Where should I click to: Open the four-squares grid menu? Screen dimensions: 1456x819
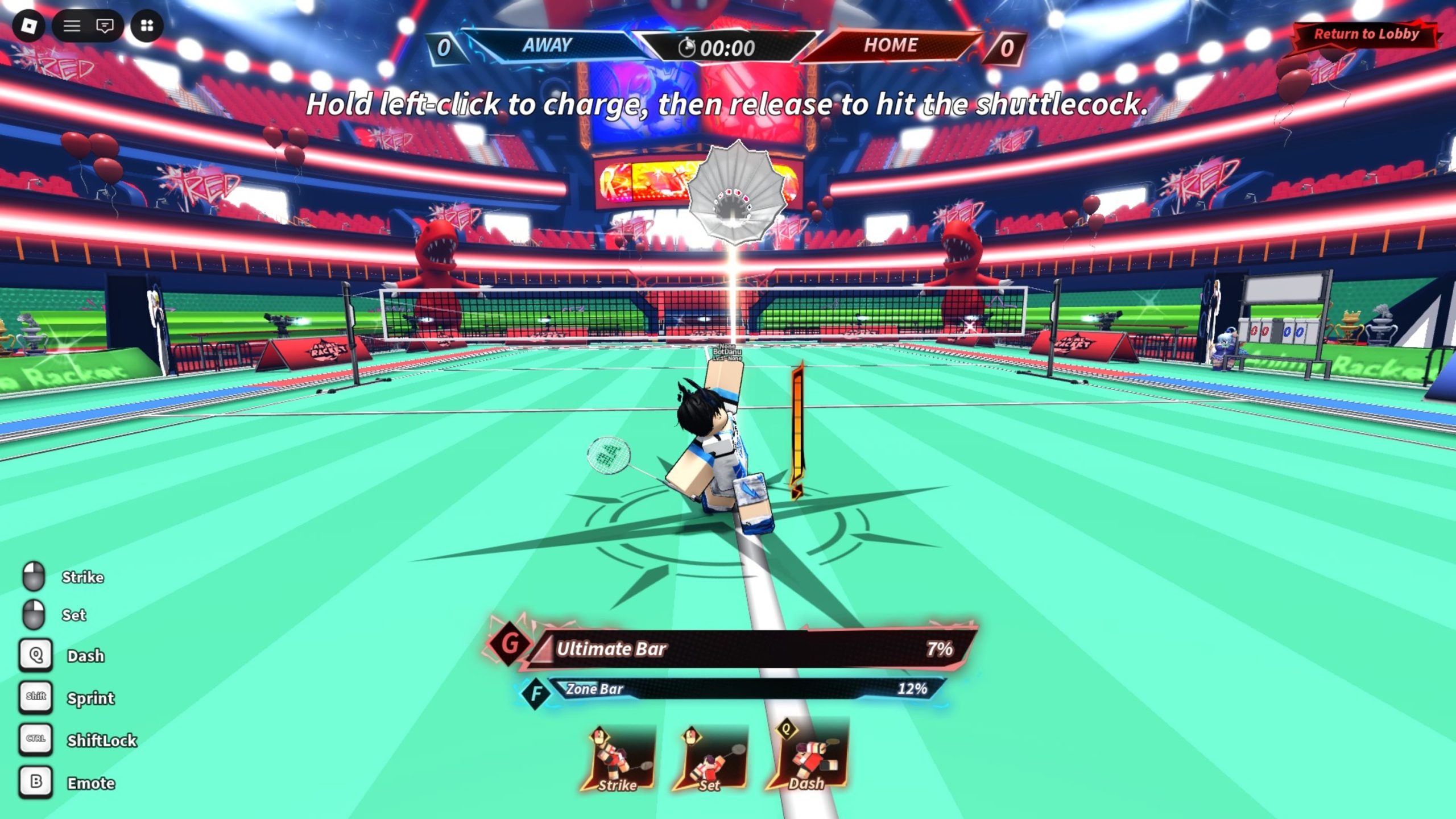(147, 26)
